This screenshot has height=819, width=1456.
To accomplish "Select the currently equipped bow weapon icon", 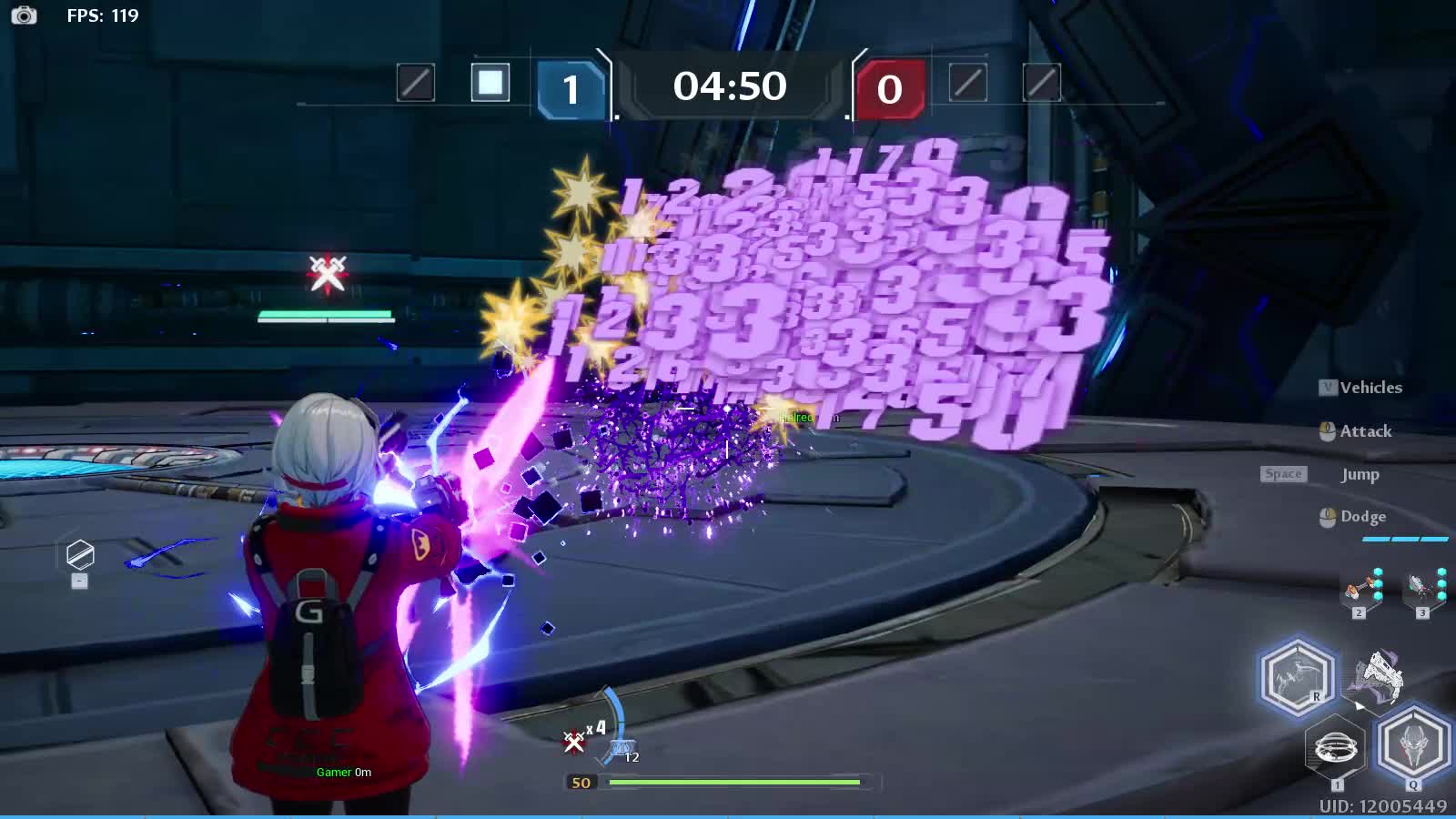I will pyautogui.click(x=1380, y=678).
